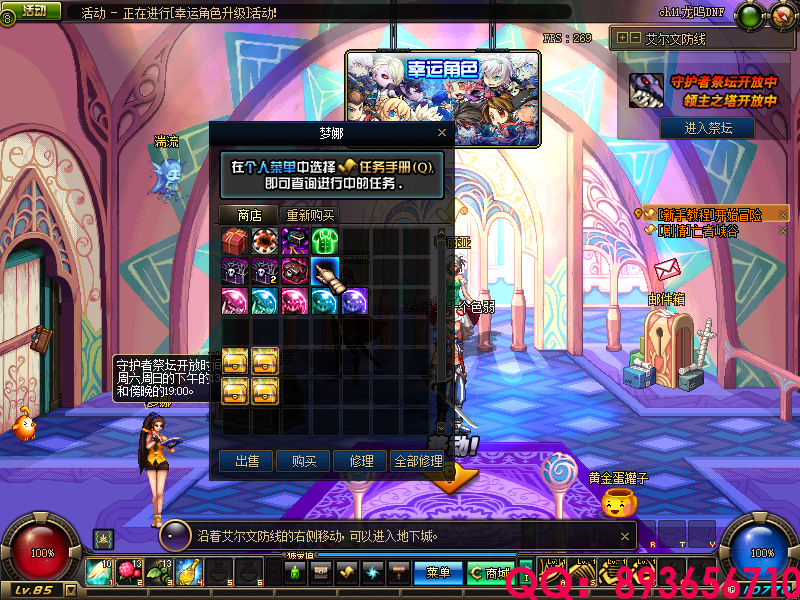Open the 菜单 menu button
The height and width of the screenshot is (600, 800).
439,573
